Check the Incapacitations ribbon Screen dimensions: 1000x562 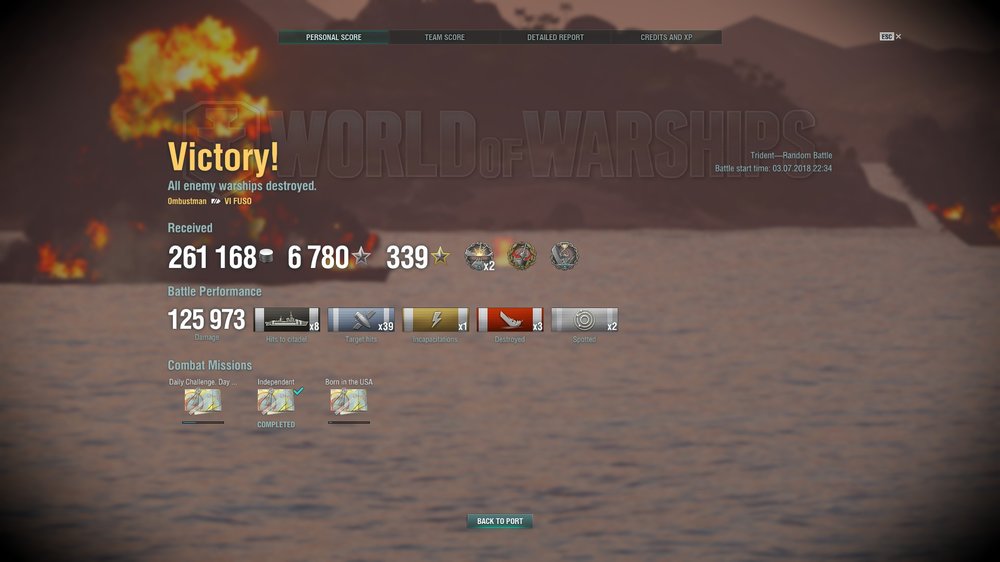[x=436, y=320]
